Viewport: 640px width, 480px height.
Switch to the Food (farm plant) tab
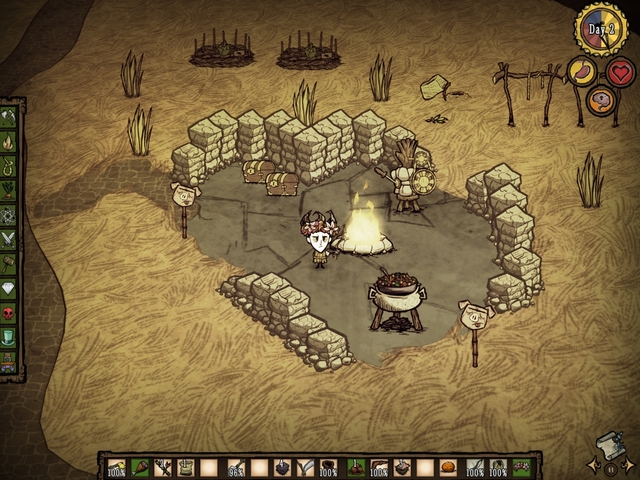click(12, 188)
